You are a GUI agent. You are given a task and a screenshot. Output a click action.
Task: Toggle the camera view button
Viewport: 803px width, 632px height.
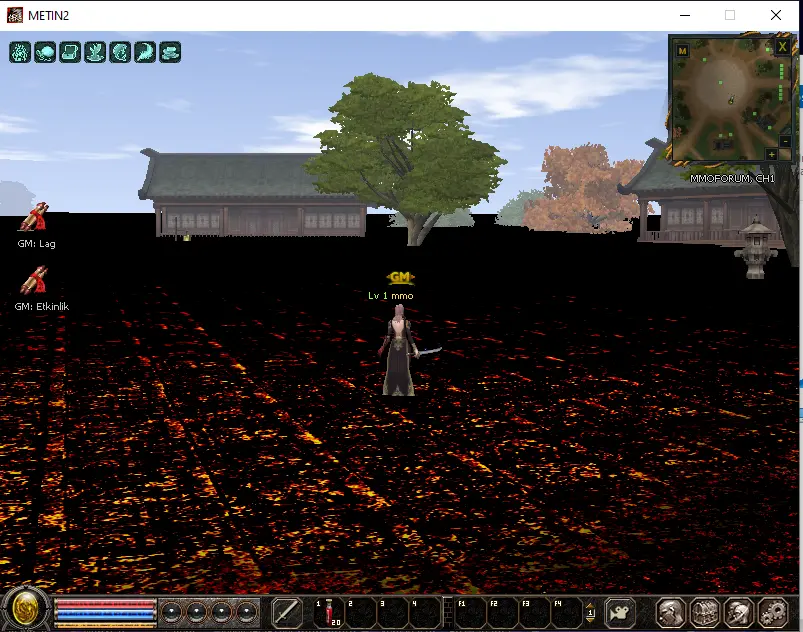621,612
